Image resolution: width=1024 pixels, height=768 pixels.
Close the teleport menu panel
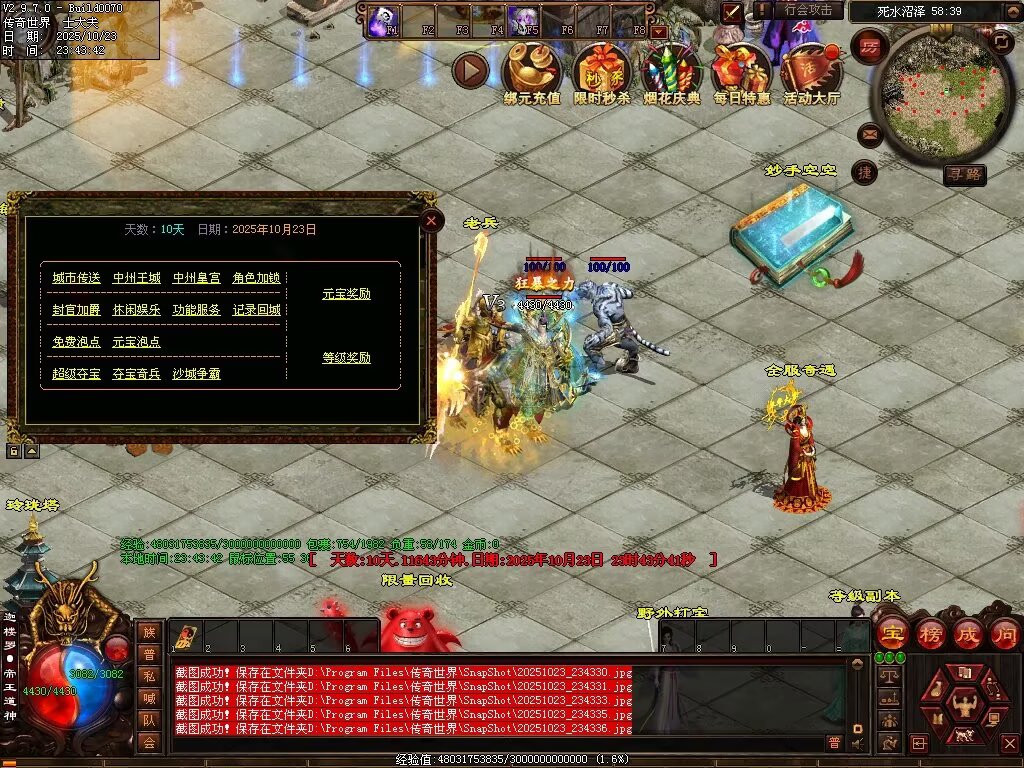pyautogui.click(x=431, y=221)
